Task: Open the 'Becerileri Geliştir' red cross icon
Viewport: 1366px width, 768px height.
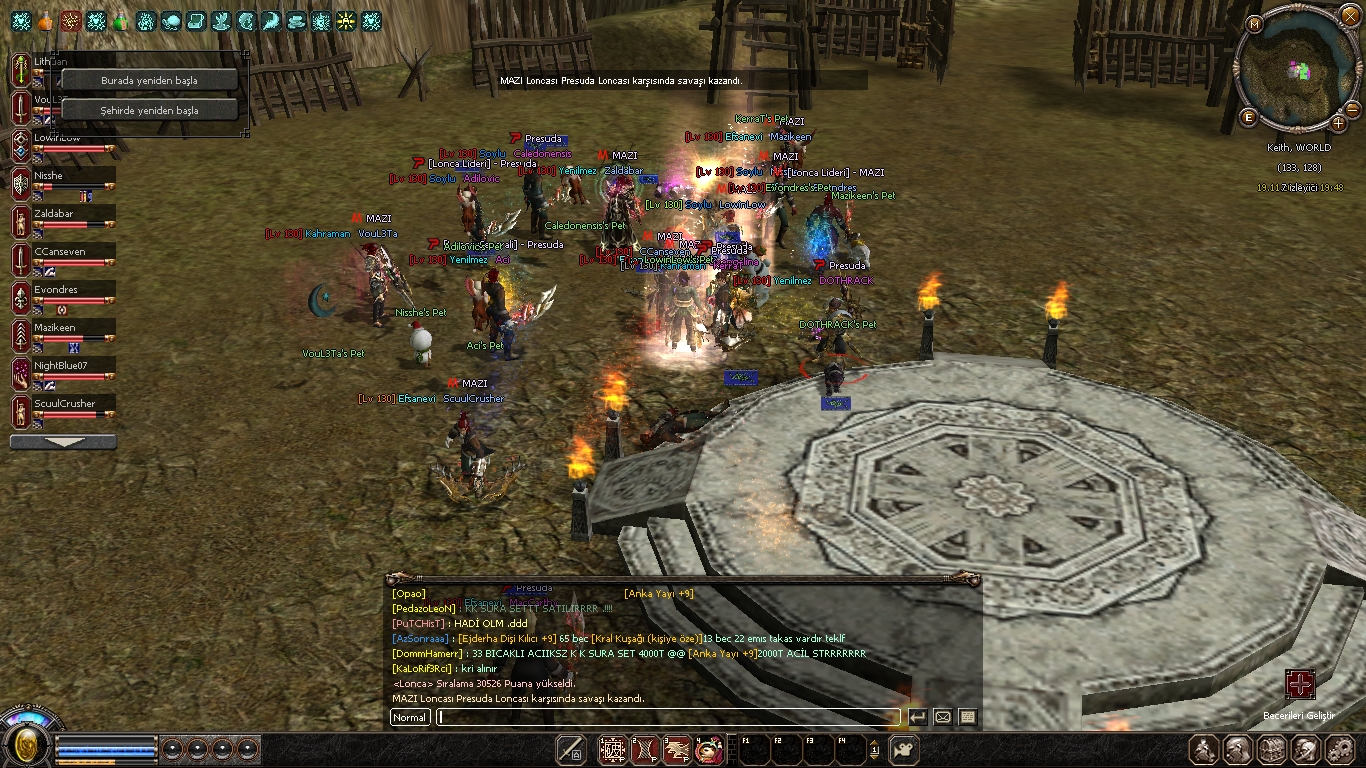Action: [x=1299, y=685]
